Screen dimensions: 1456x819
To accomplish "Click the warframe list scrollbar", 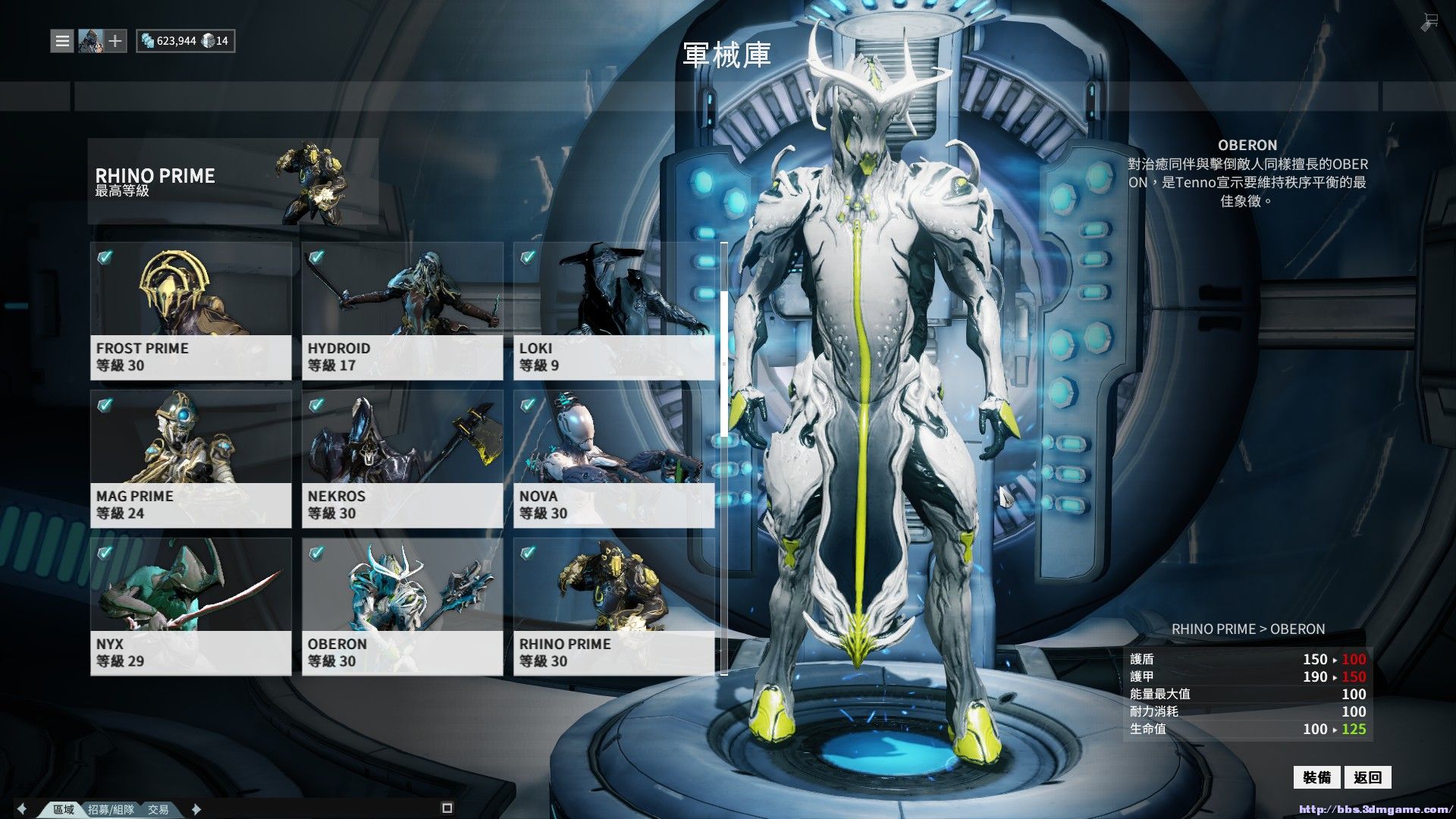I will pyautogui.click(x=723, y=364).
